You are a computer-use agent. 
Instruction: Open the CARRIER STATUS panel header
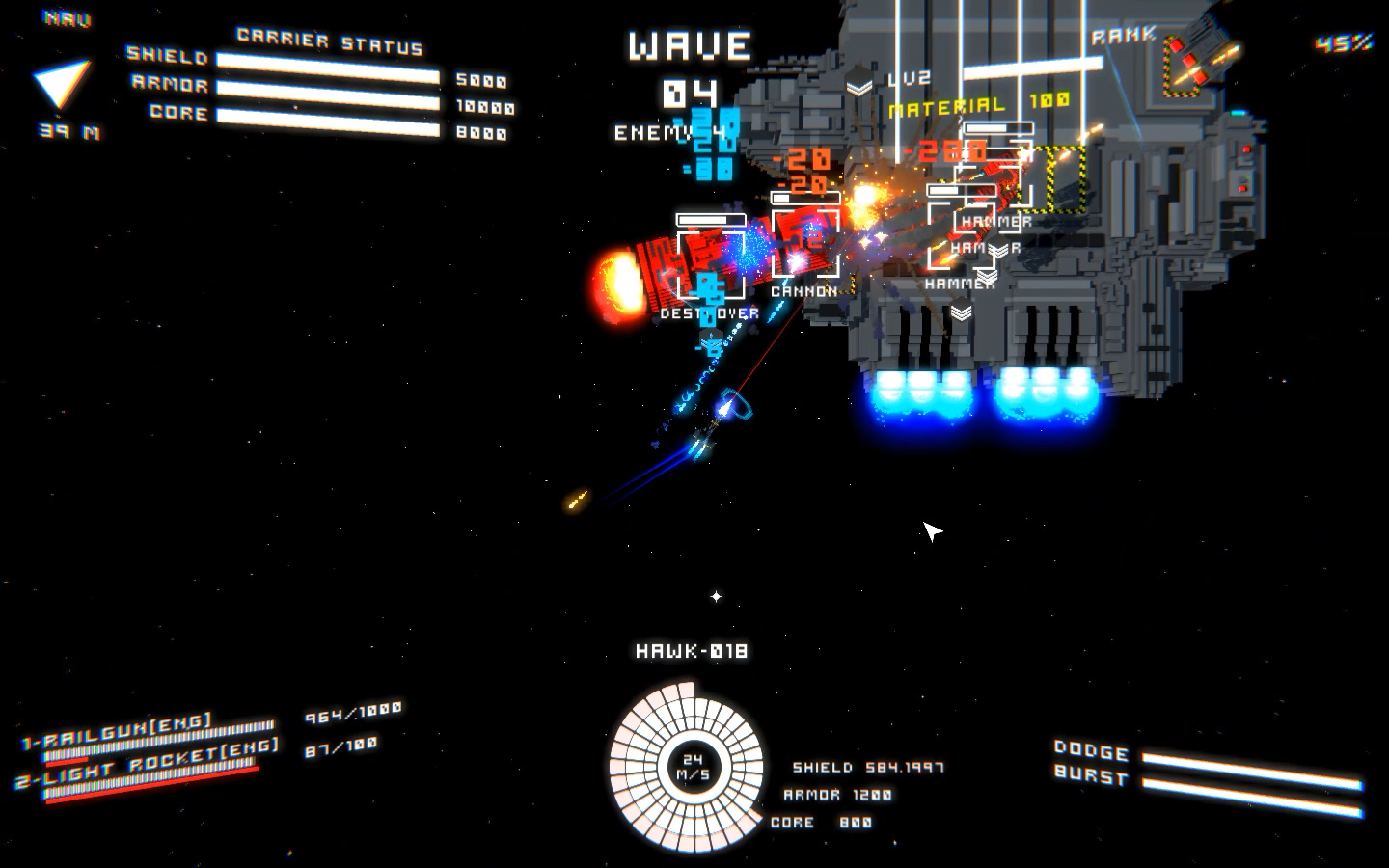(x=331, y=42)
